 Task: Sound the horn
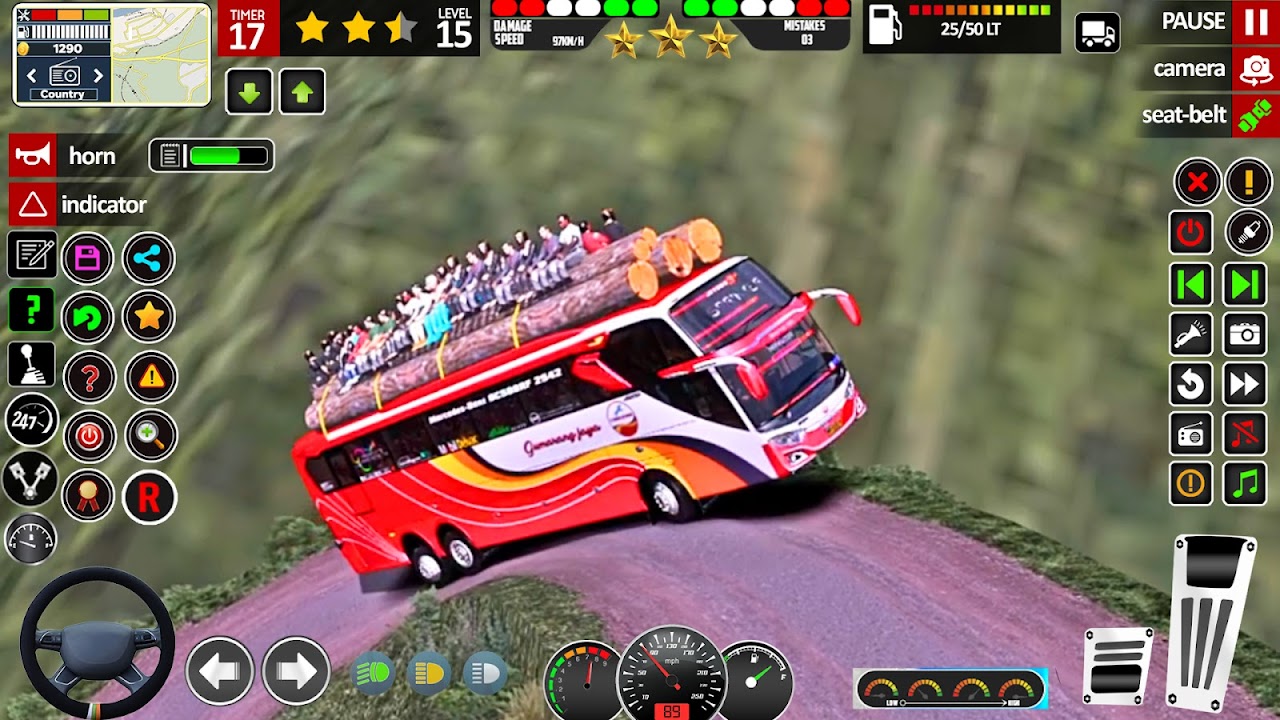[32, 156]
